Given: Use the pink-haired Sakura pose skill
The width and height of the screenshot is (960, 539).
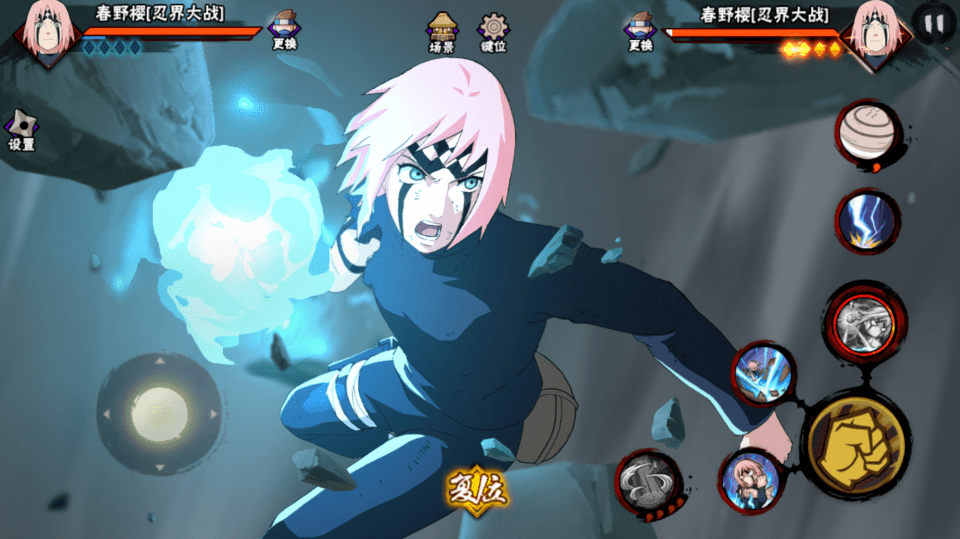Looking at the screenshot, I should point(749,479).
